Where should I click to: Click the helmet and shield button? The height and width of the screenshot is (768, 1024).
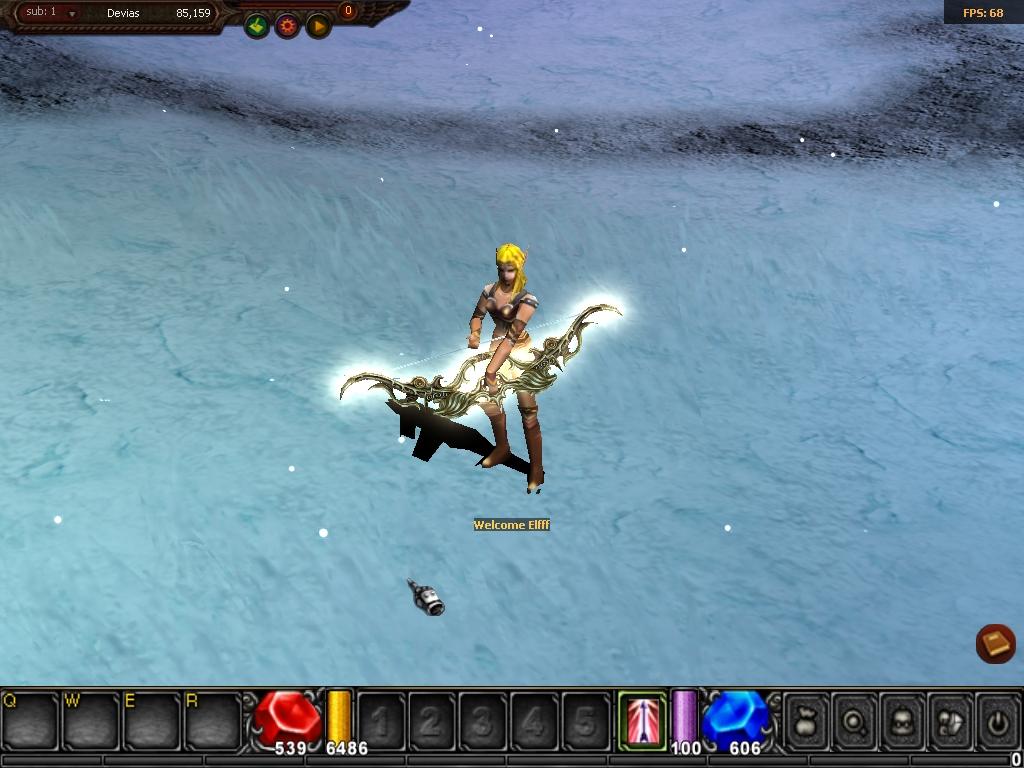click(950, 720)
